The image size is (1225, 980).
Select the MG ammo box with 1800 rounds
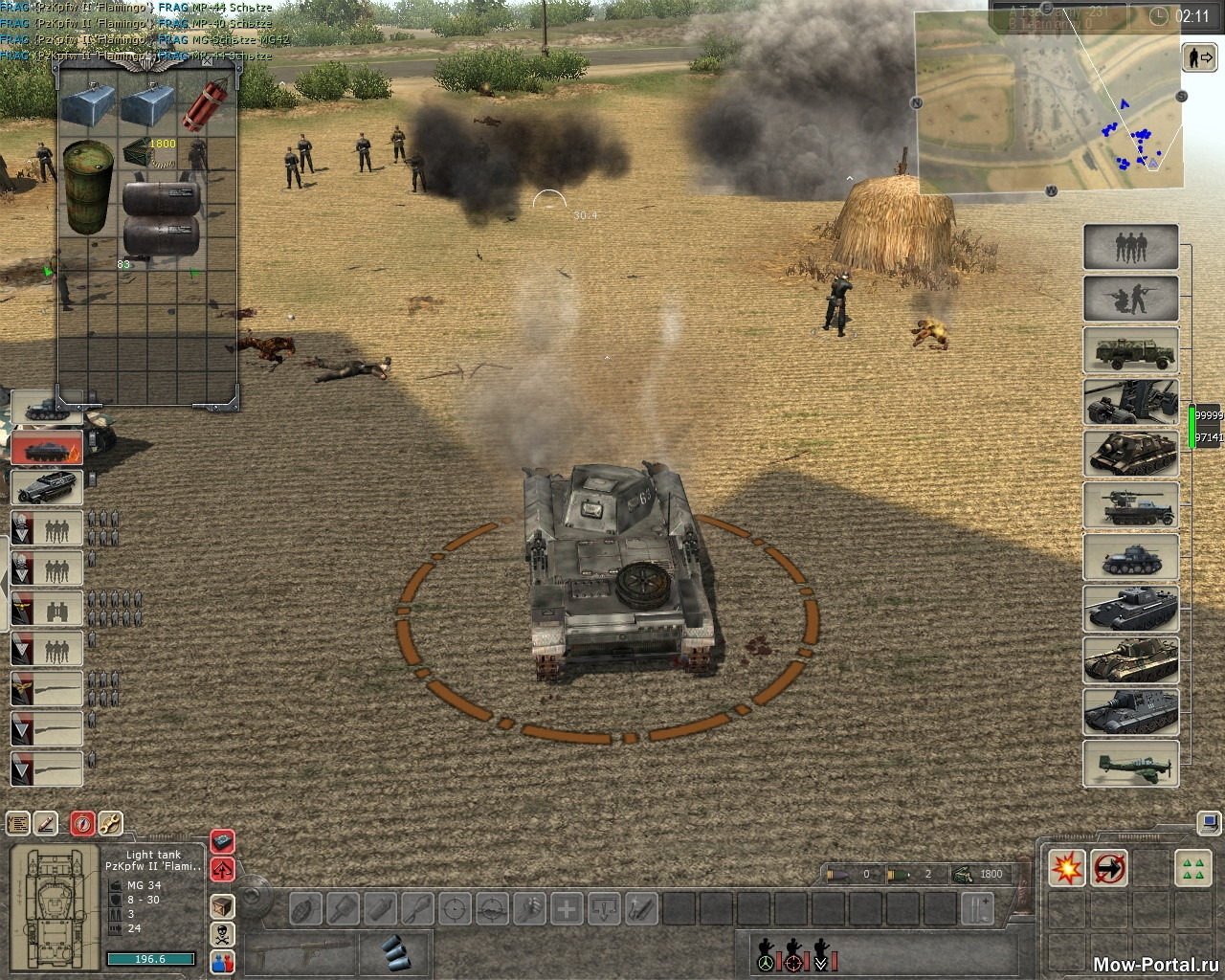148,151
